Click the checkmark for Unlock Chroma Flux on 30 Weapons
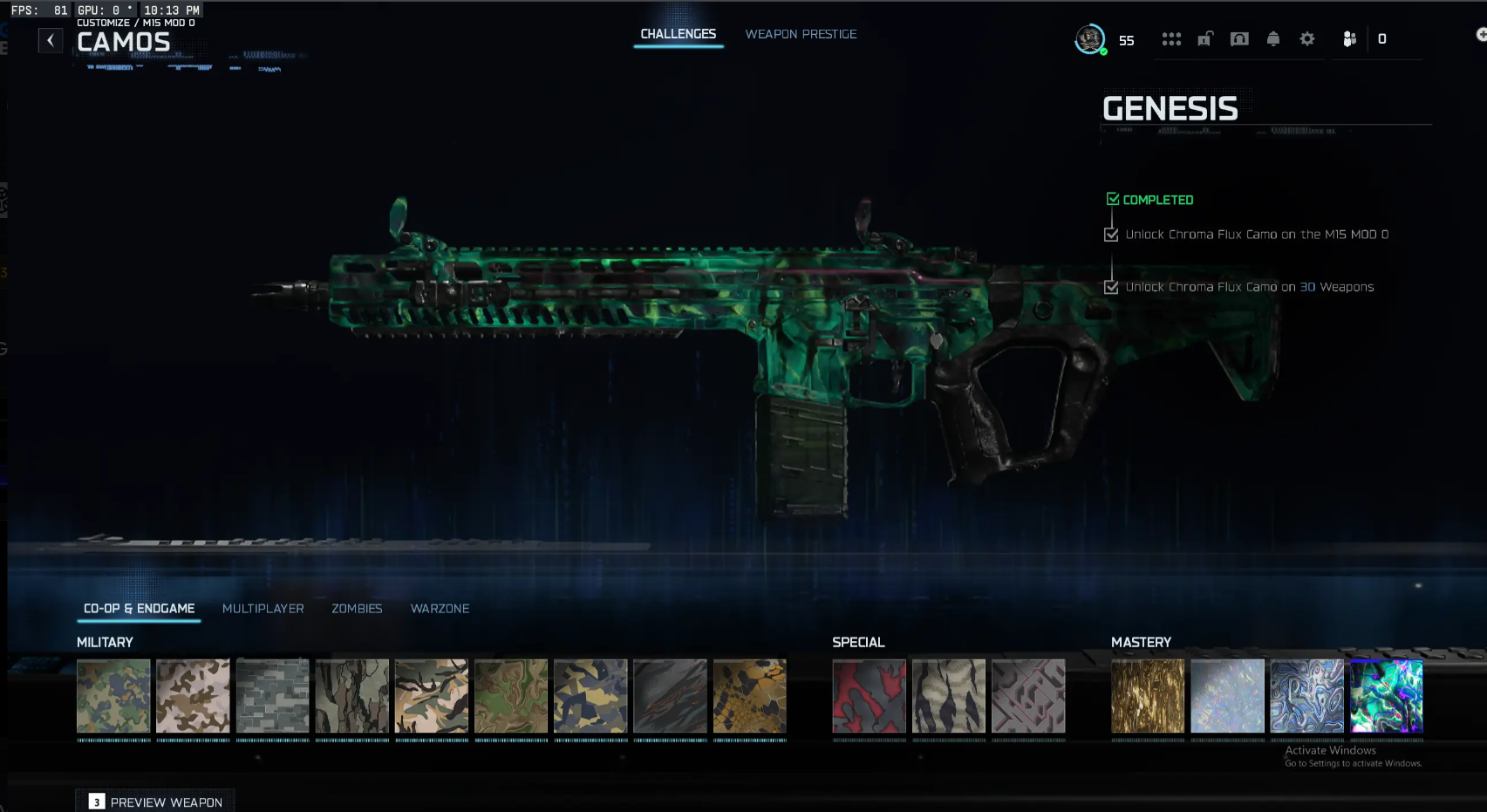Image resolution: width=1487 pixels, height=812 pixels. [x=1110, y=287]
